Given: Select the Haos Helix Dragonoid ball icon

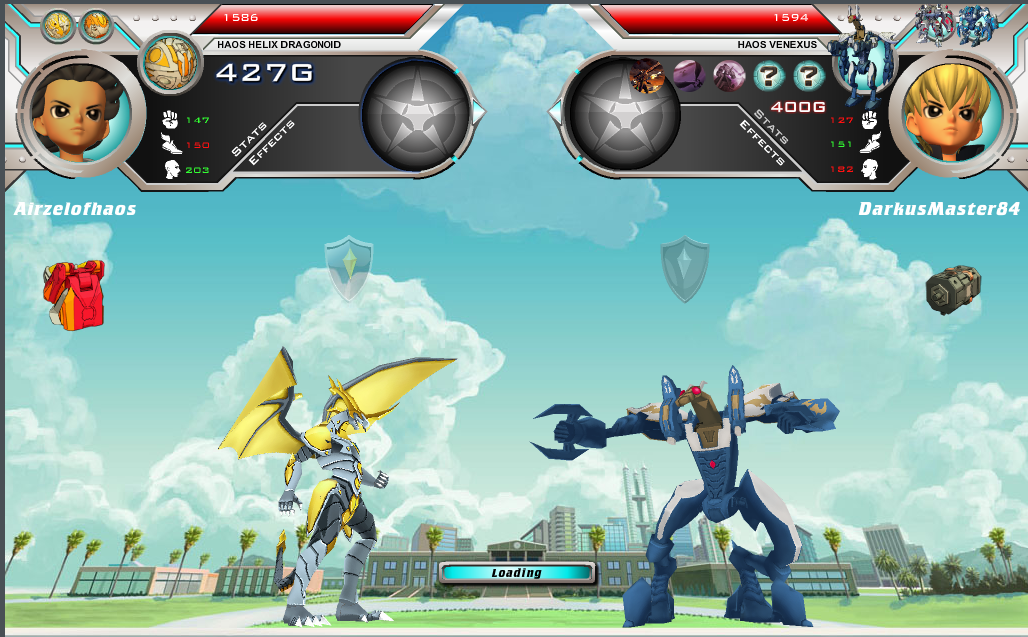Looking at the screenshot, I should [x=170, y=63].
